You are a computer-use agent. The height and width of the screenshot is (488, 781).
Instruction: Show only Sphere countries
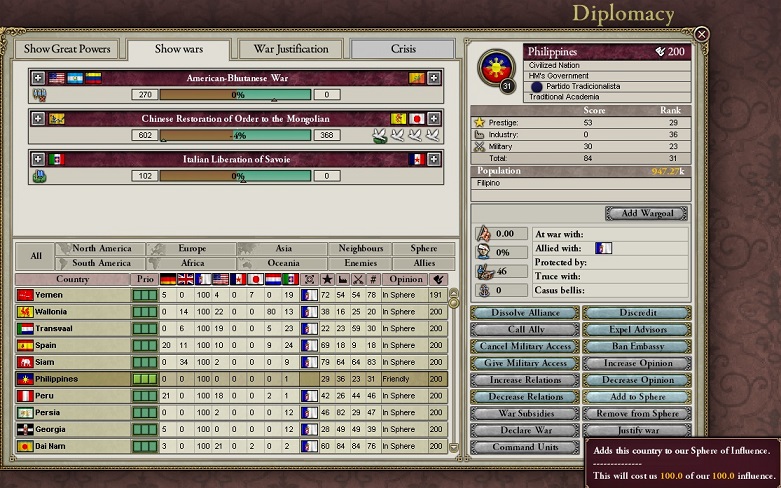[x=416, y=249]
